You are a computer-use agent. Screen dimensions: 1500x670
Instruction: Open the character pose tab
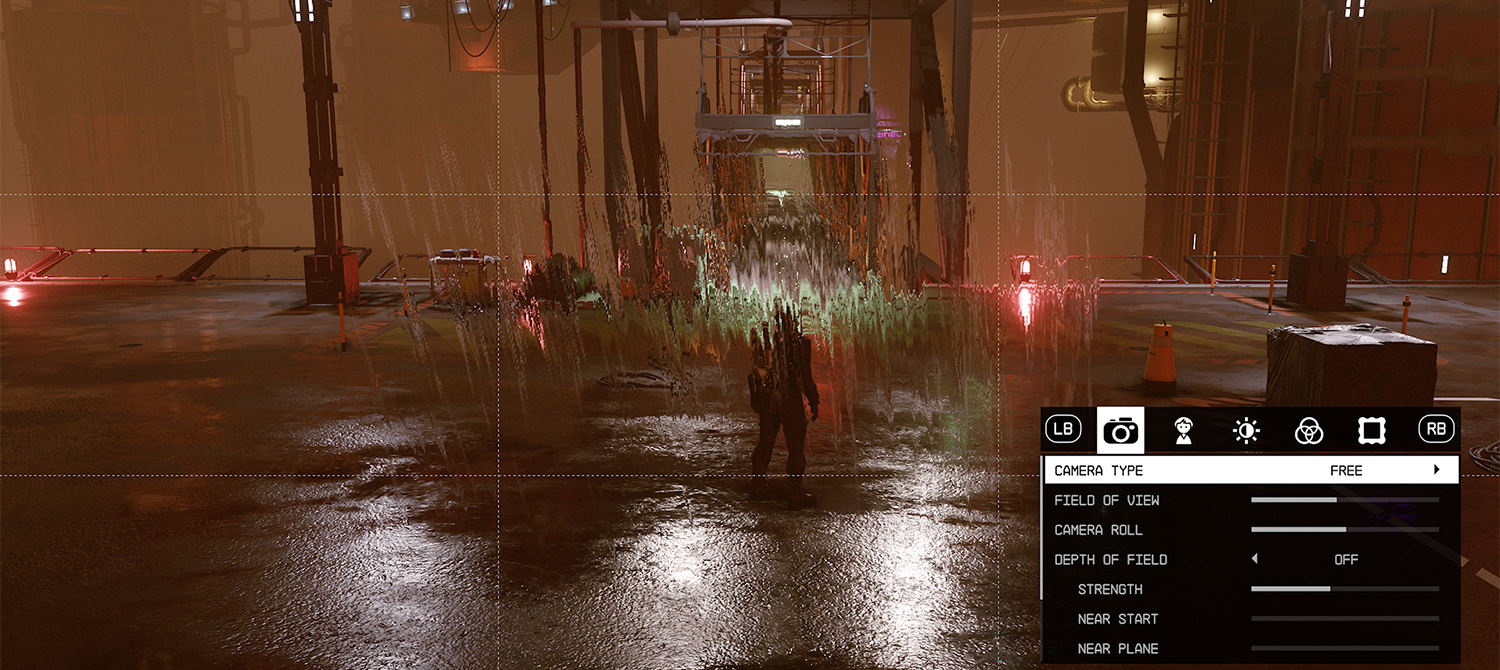1184,431
